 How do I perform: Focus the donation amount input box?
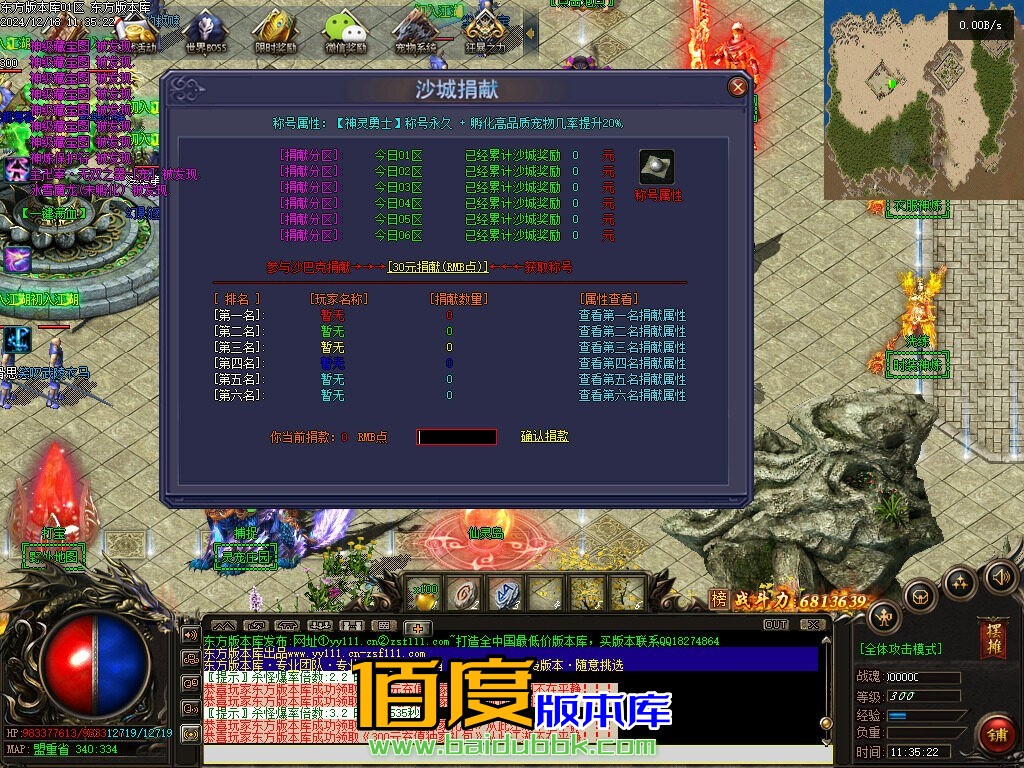(457, 437)
